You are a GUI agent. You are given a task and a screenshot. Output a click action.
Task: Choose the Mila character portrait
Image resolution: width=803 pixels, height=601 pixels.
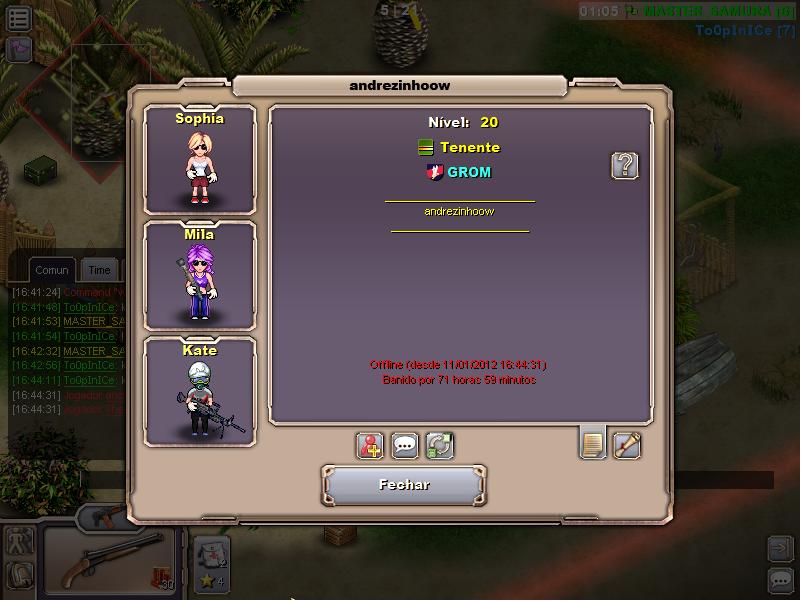point(200,275)
